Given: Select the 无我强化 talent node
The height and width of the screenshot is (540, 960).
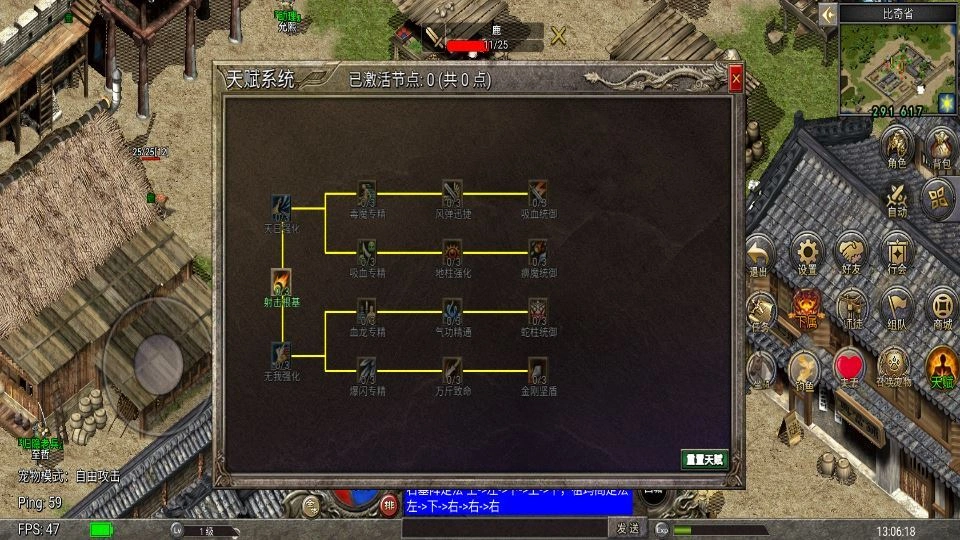Looking at the screenshot, I should point(281,355).
